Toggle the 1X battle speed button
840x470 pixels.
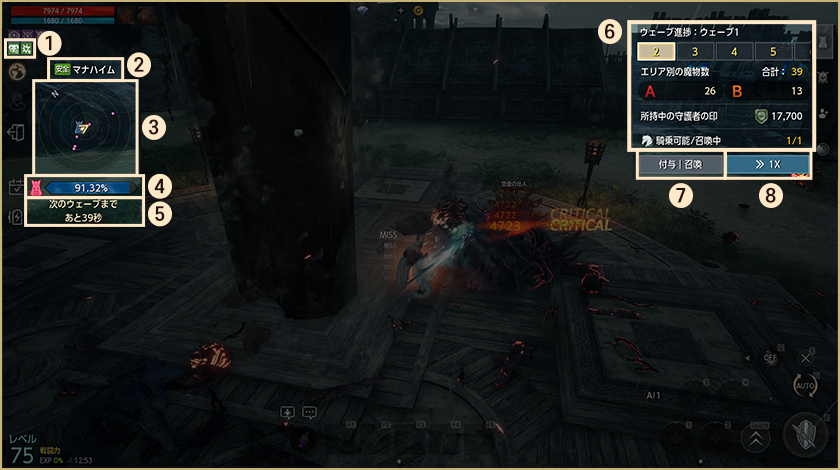768,165
